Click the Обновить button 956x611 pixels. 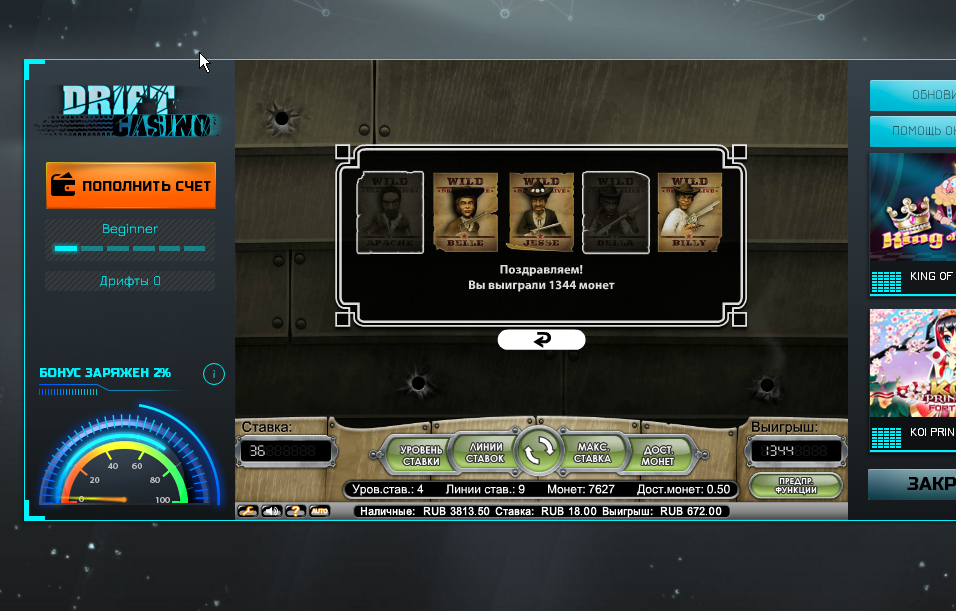point(912,96)
